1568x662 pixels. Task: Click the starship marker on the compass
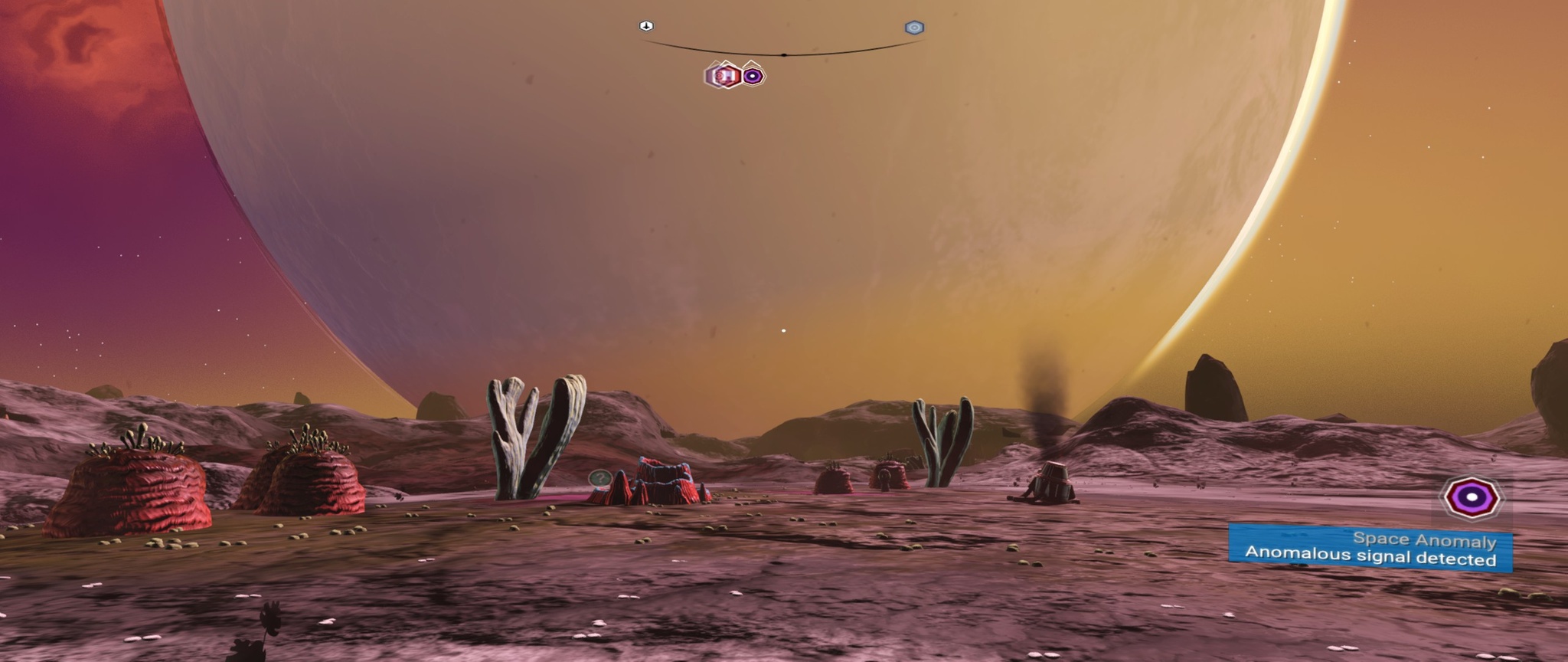tap(646, 26)
